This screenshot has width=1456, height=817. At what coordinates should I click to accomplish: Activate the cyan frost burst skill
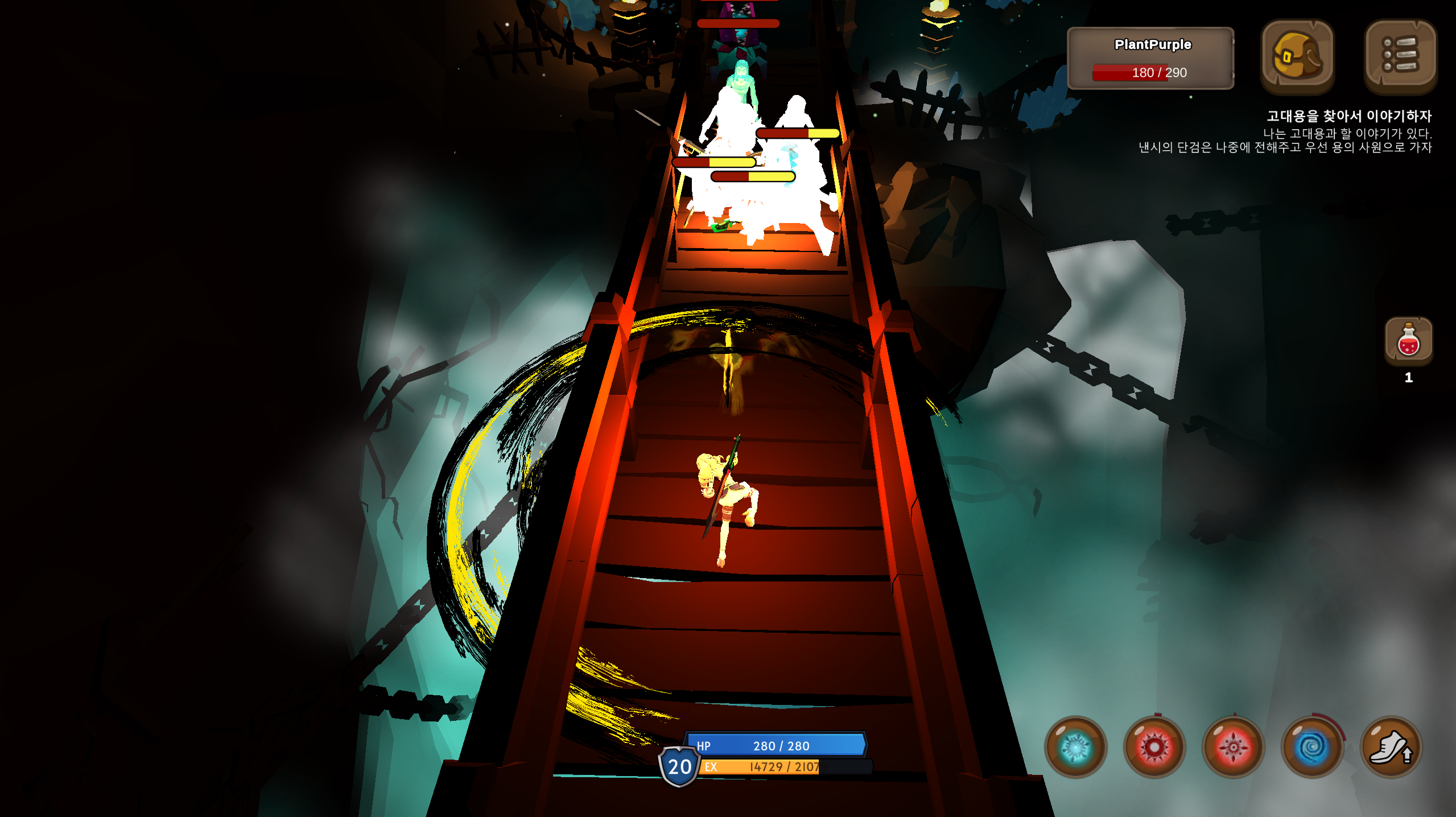tap(1075, 747)
